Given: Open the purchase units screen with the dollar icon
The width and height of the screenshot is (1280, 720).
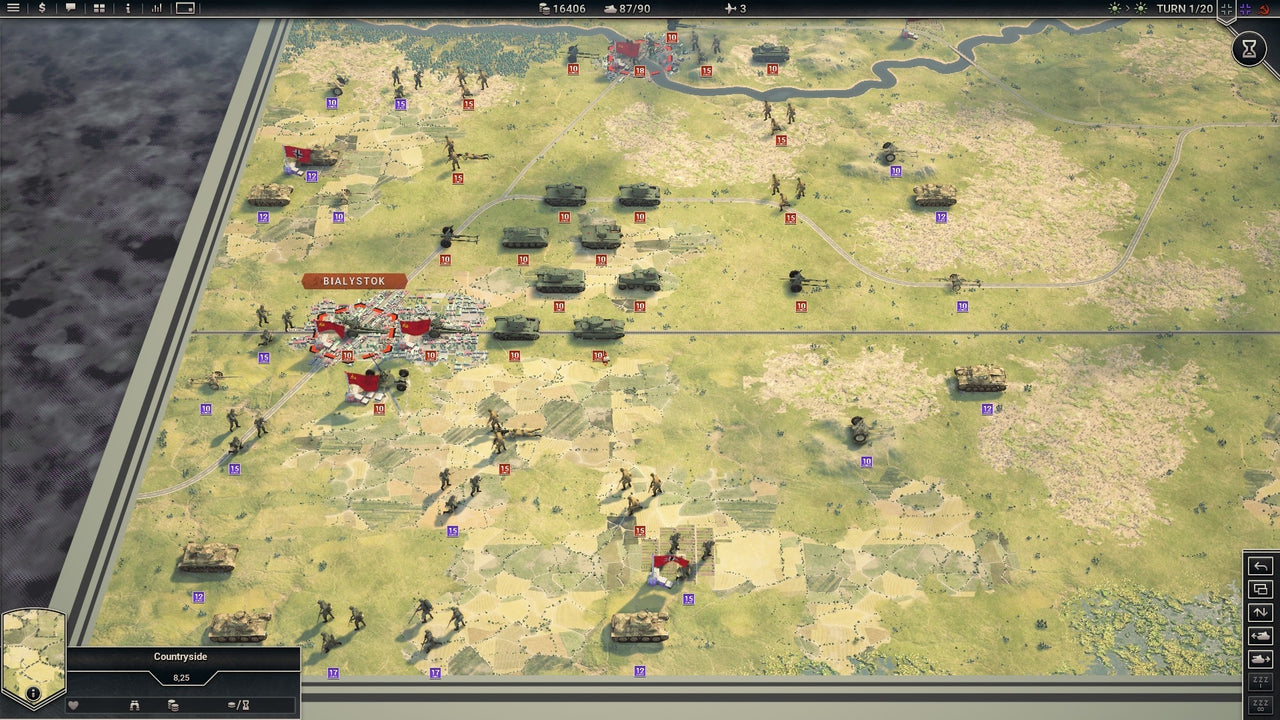Looking at the screenshot, I should [x=41, y=8].
